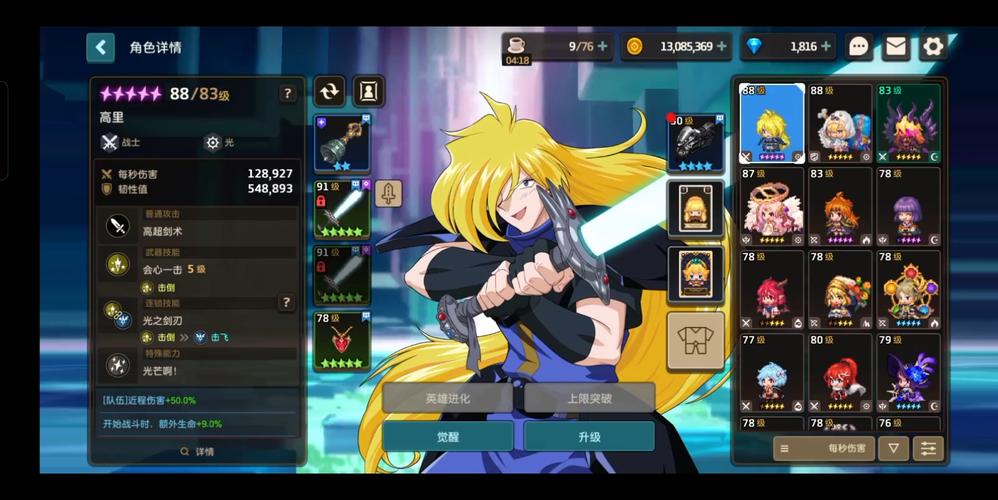
Task: Open the 每秒伤害 sort dropdown
Action: click(x=823, y=449)
